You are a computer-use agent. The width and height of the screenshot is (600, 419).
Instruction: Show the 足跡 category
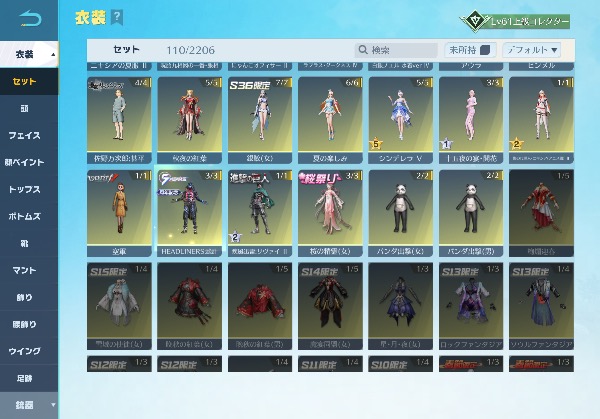point(29,377)
